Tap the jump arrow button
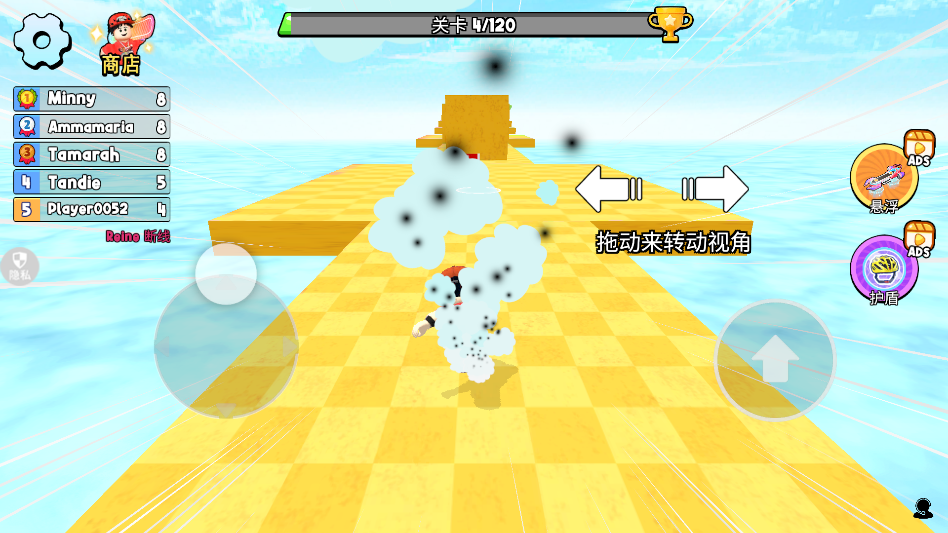 point(775,359)
